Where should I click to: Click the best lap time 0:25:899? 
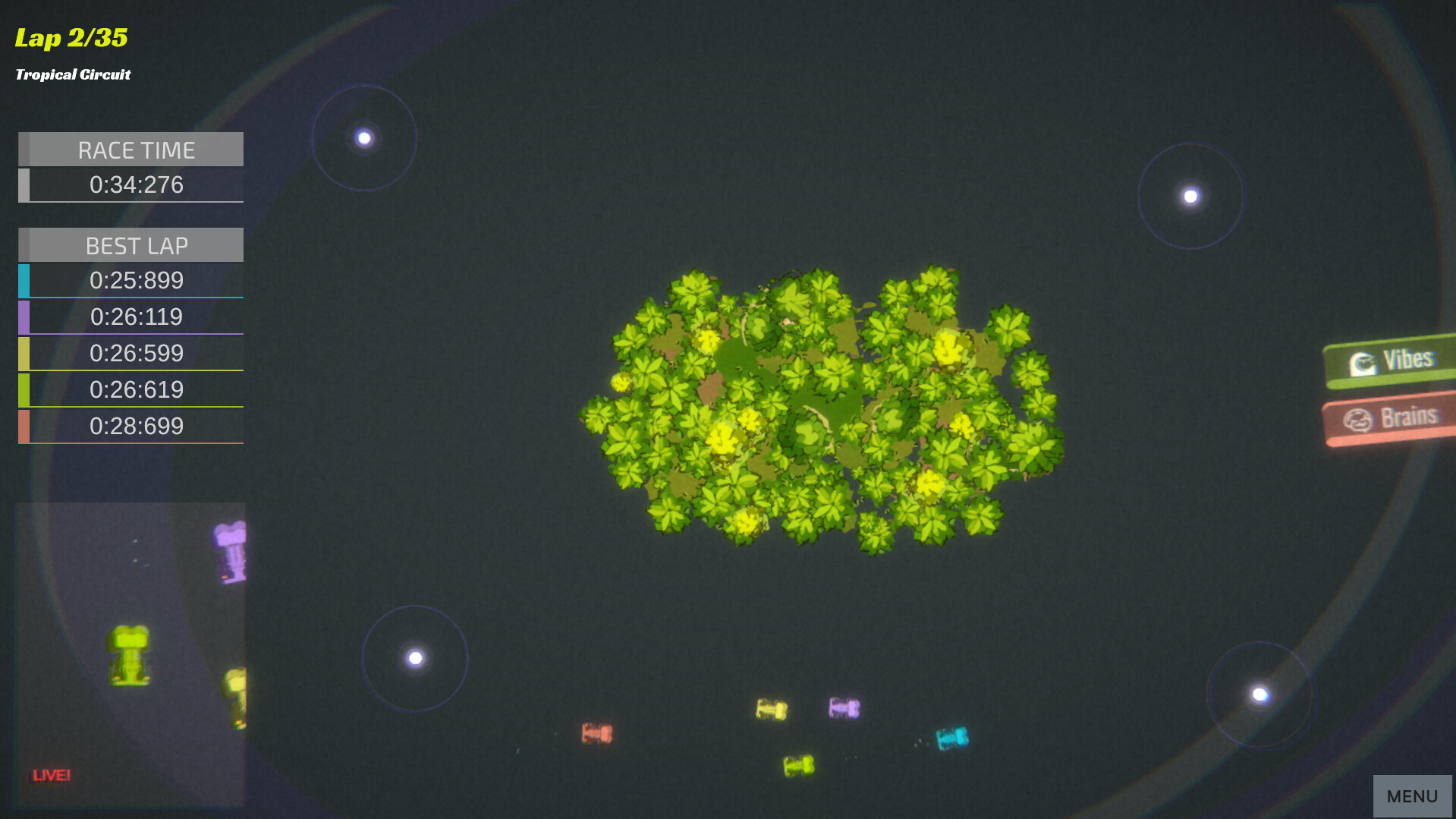click(x=137, y=280)
